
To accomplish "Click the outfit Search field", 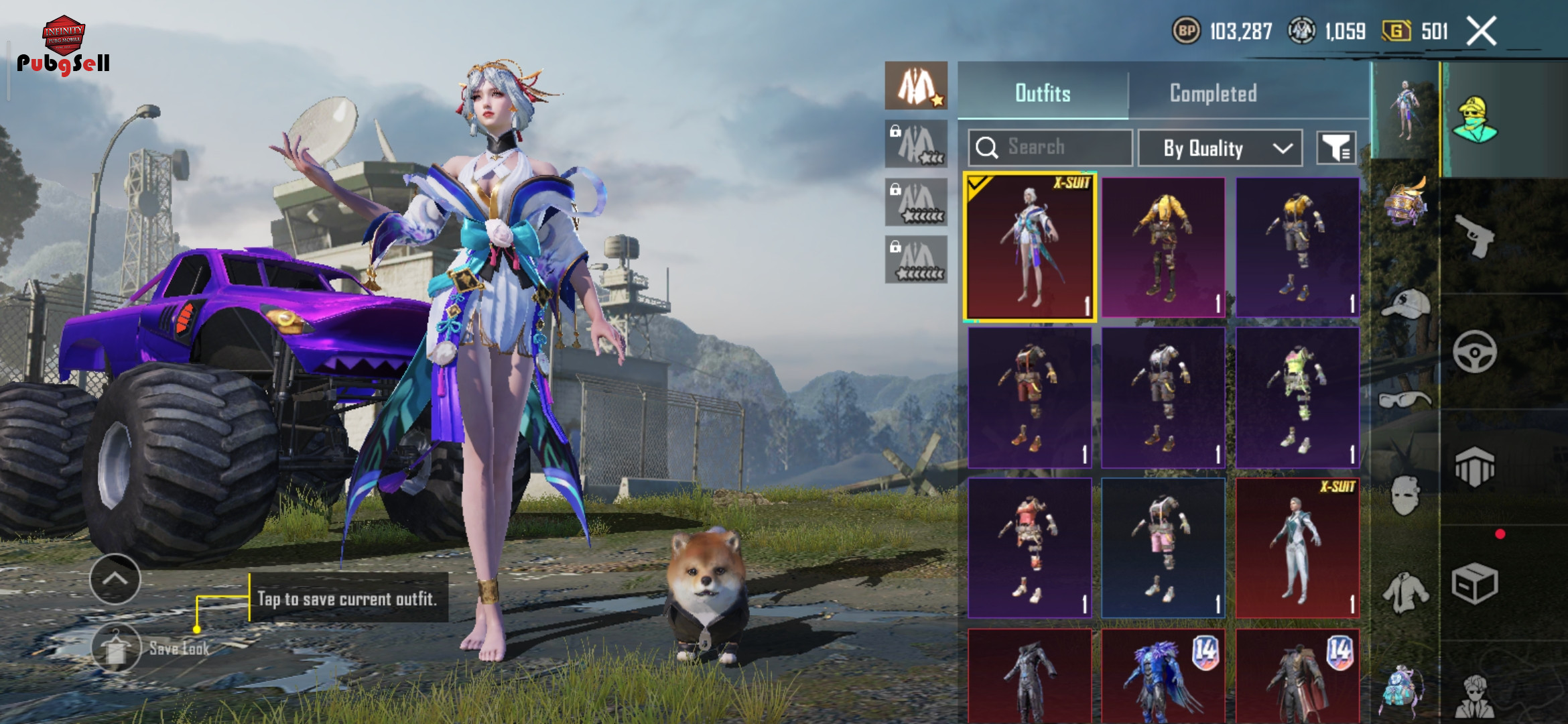I will pyautogui.click(x=1050, y=147).
